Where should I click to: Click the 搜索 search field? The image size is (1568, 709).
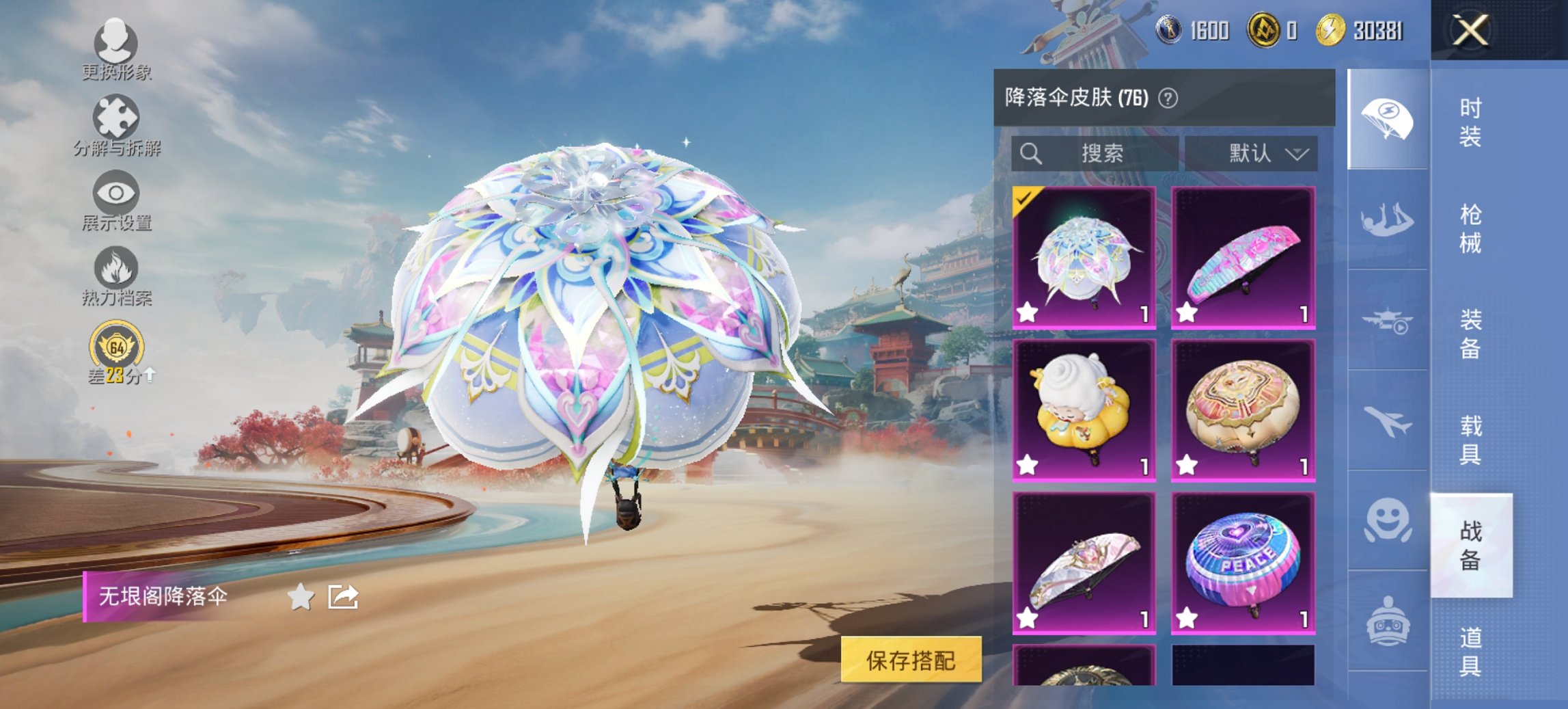click(1093, 154)
